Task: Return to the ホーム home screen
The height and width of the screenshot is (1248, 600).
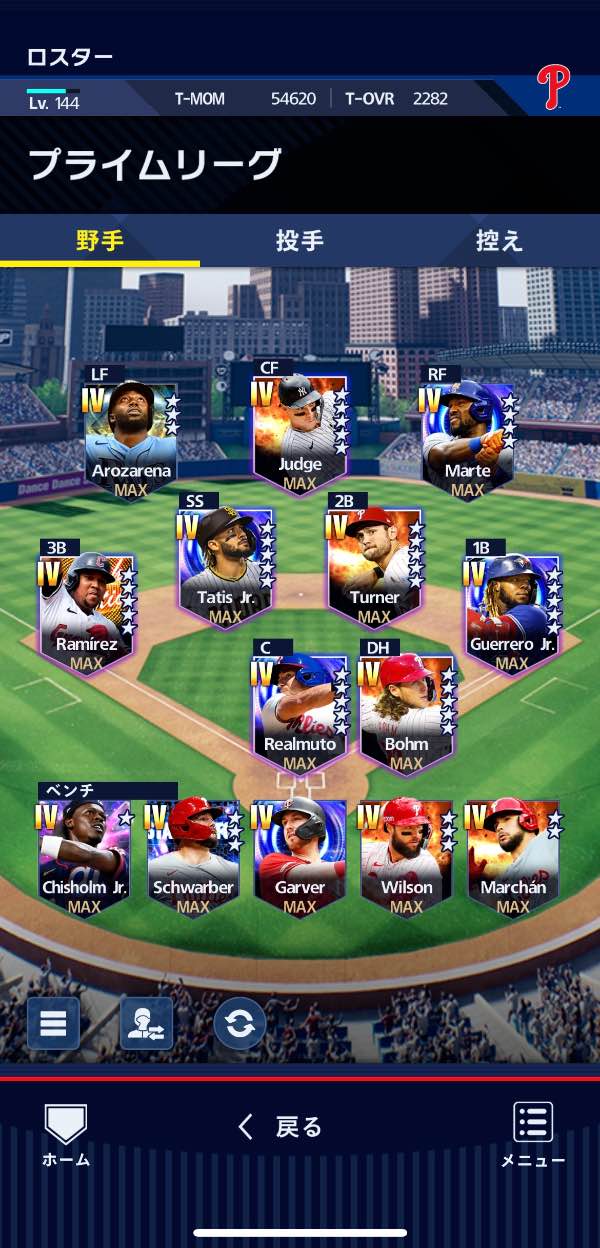Action: tap(66, 1135)
